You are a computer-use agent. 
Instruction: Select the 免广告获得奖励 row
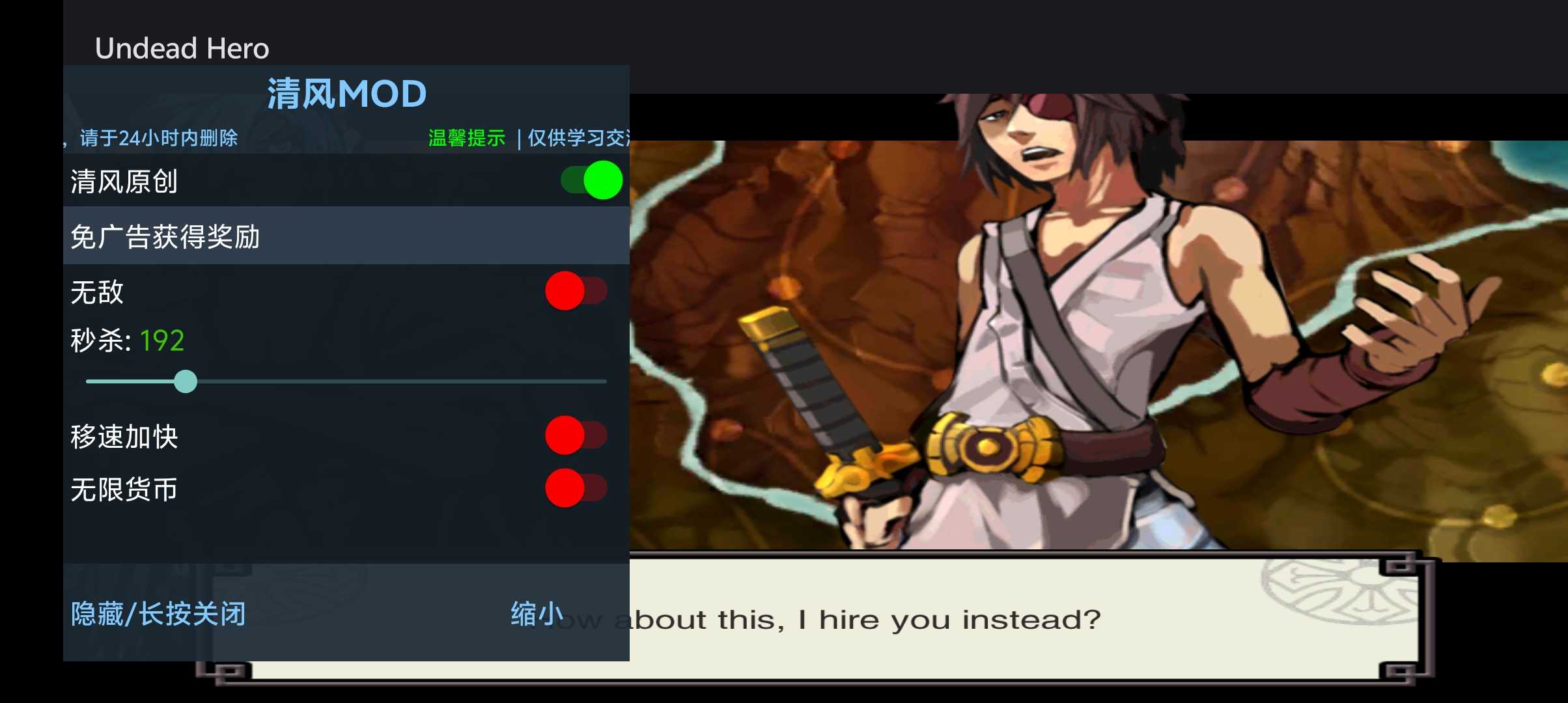coord(346,236)
